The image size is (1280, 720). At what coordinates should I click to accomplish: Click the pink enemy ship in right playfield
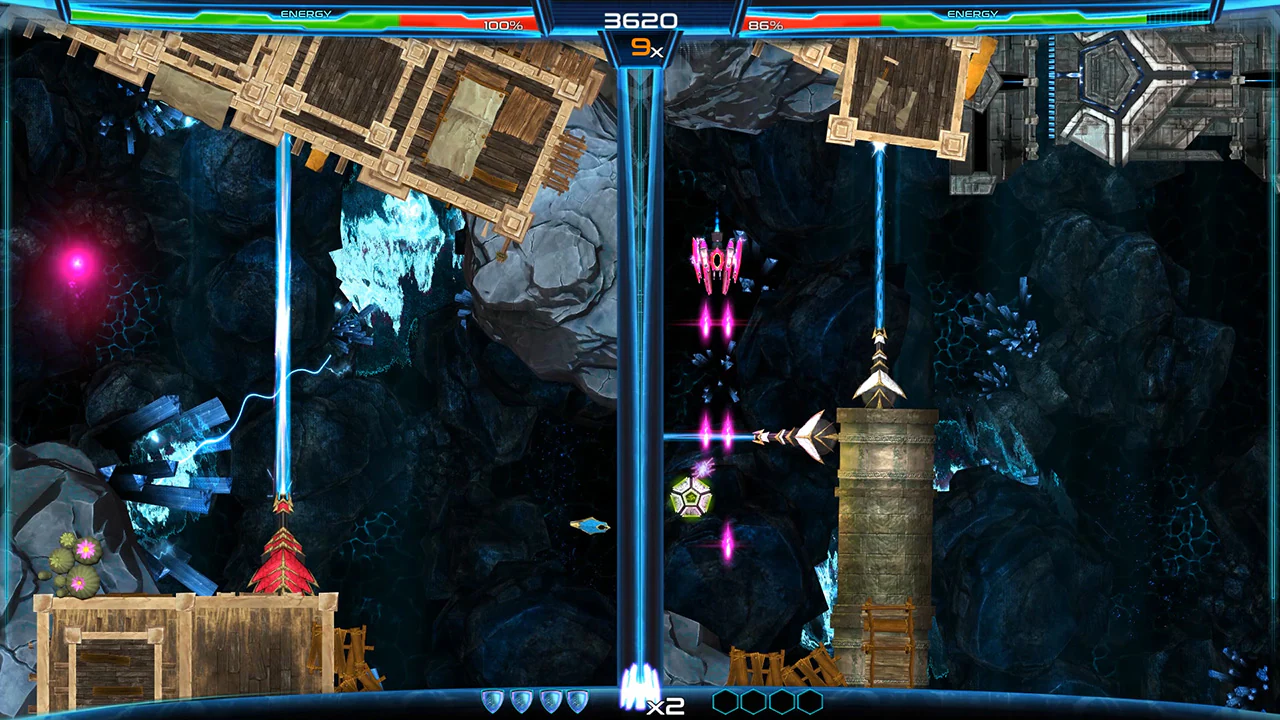(718, 262)
